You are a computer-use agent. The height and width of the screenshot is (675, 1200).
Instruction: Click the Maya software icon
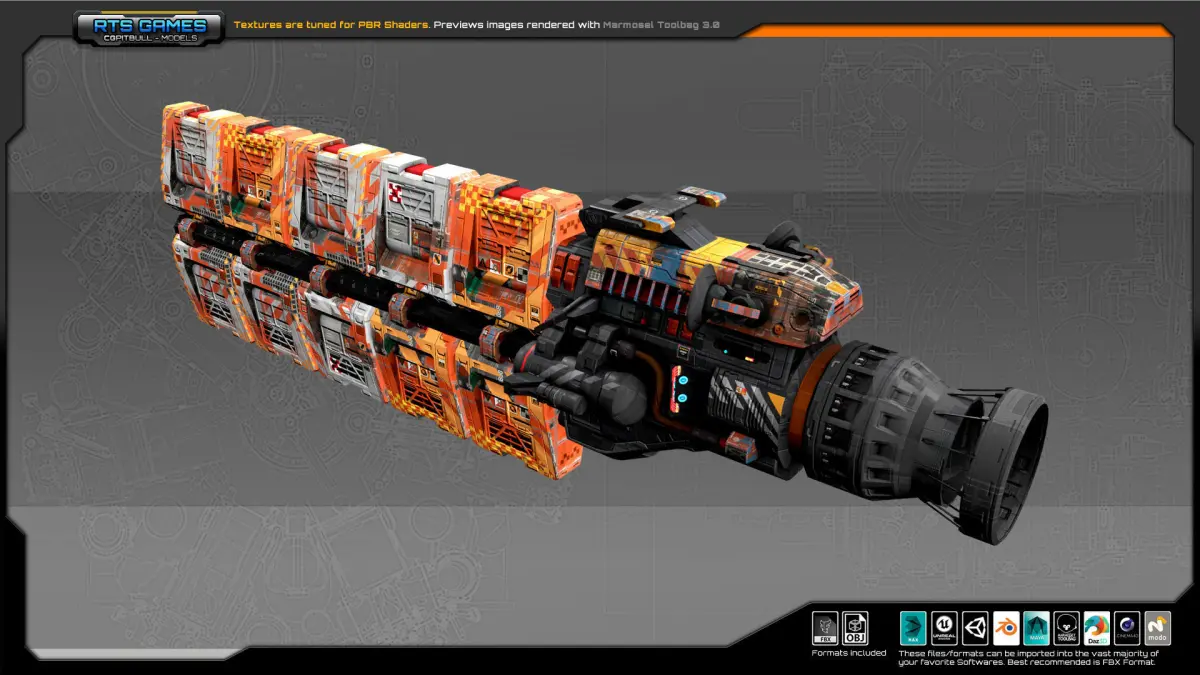coord(1036,628)
